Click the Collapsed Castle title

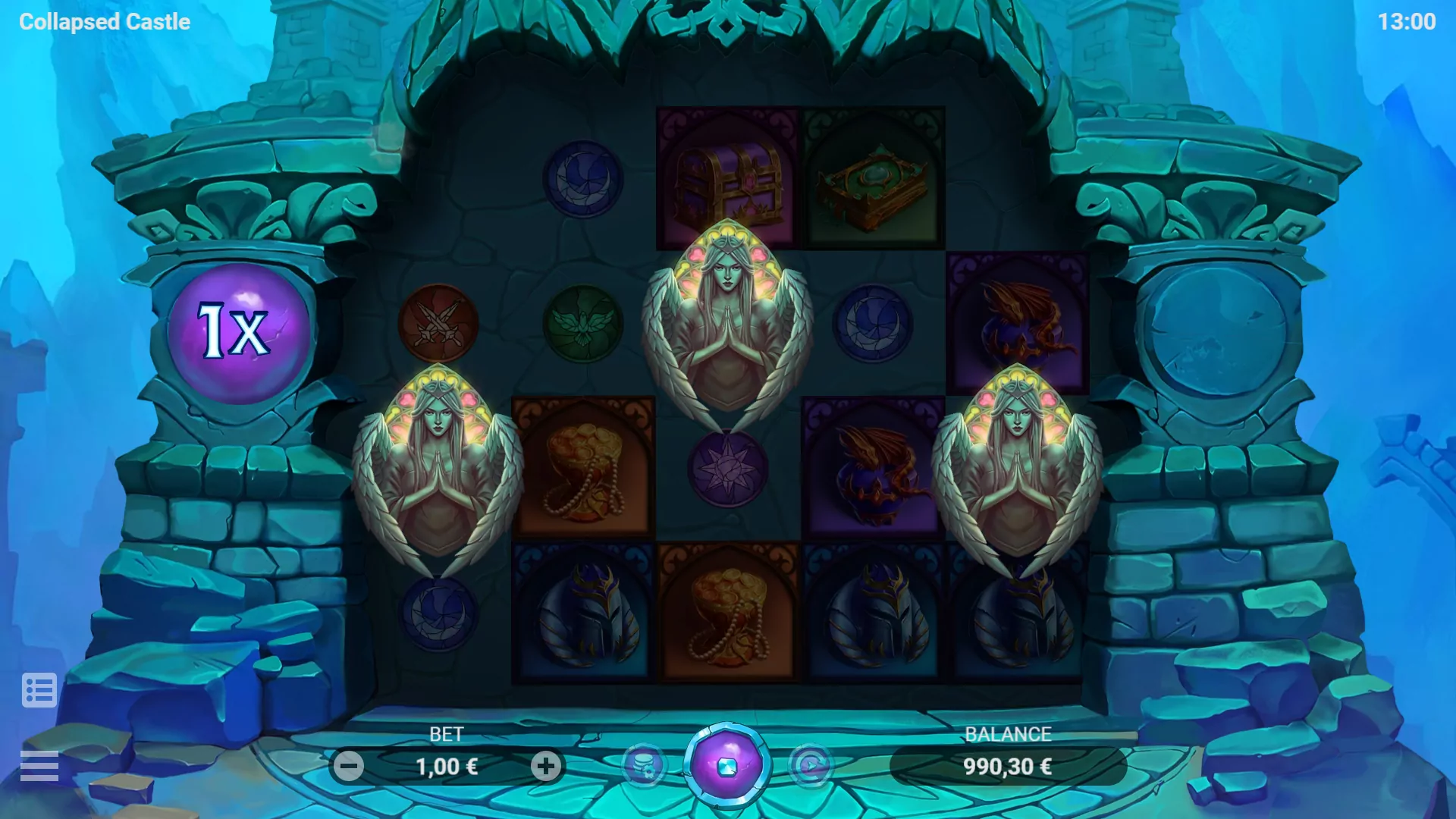point(105,21)
